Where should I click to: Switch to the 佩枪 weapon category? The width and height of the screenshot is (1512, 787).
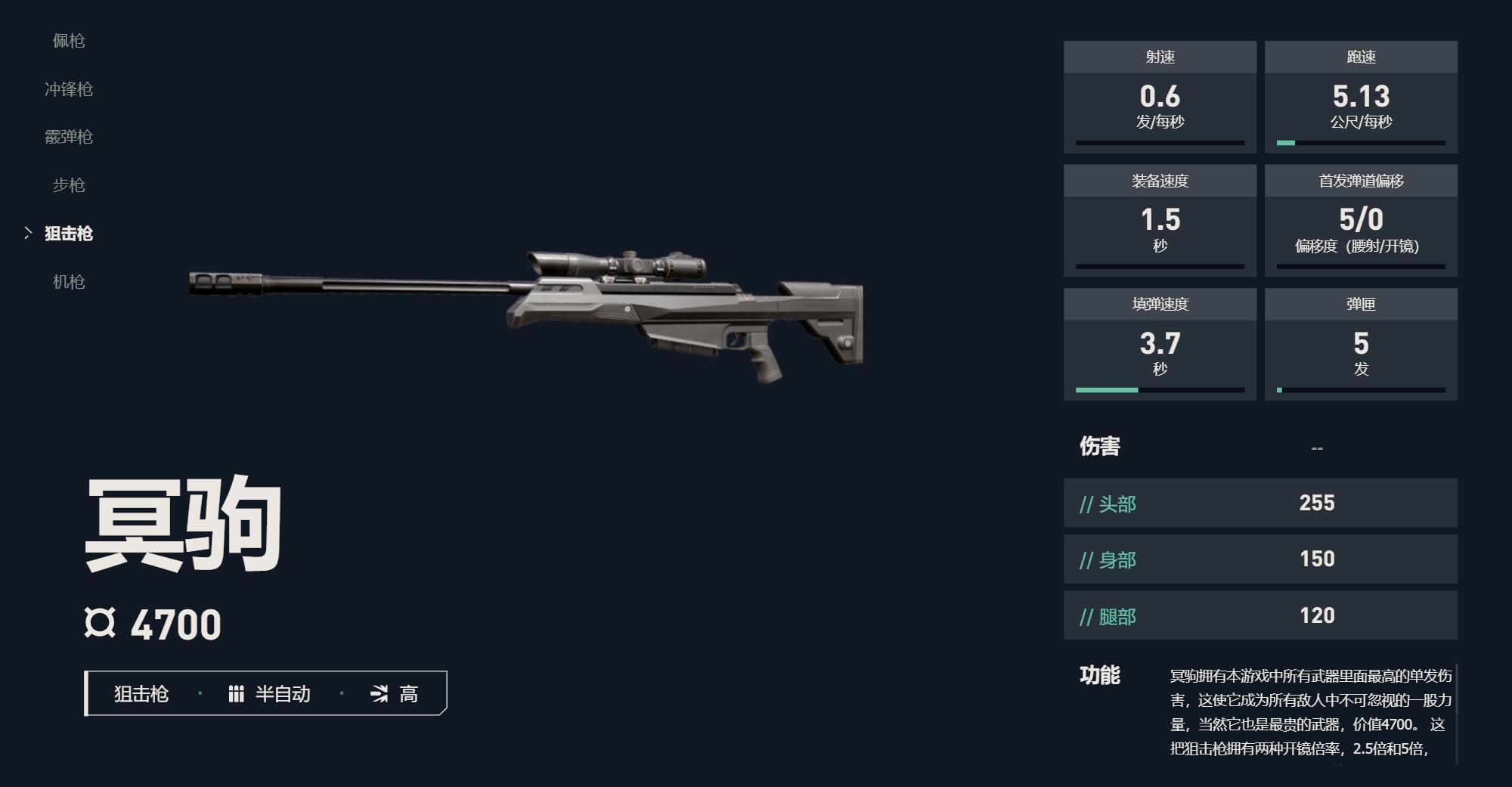tap(69, 41)
